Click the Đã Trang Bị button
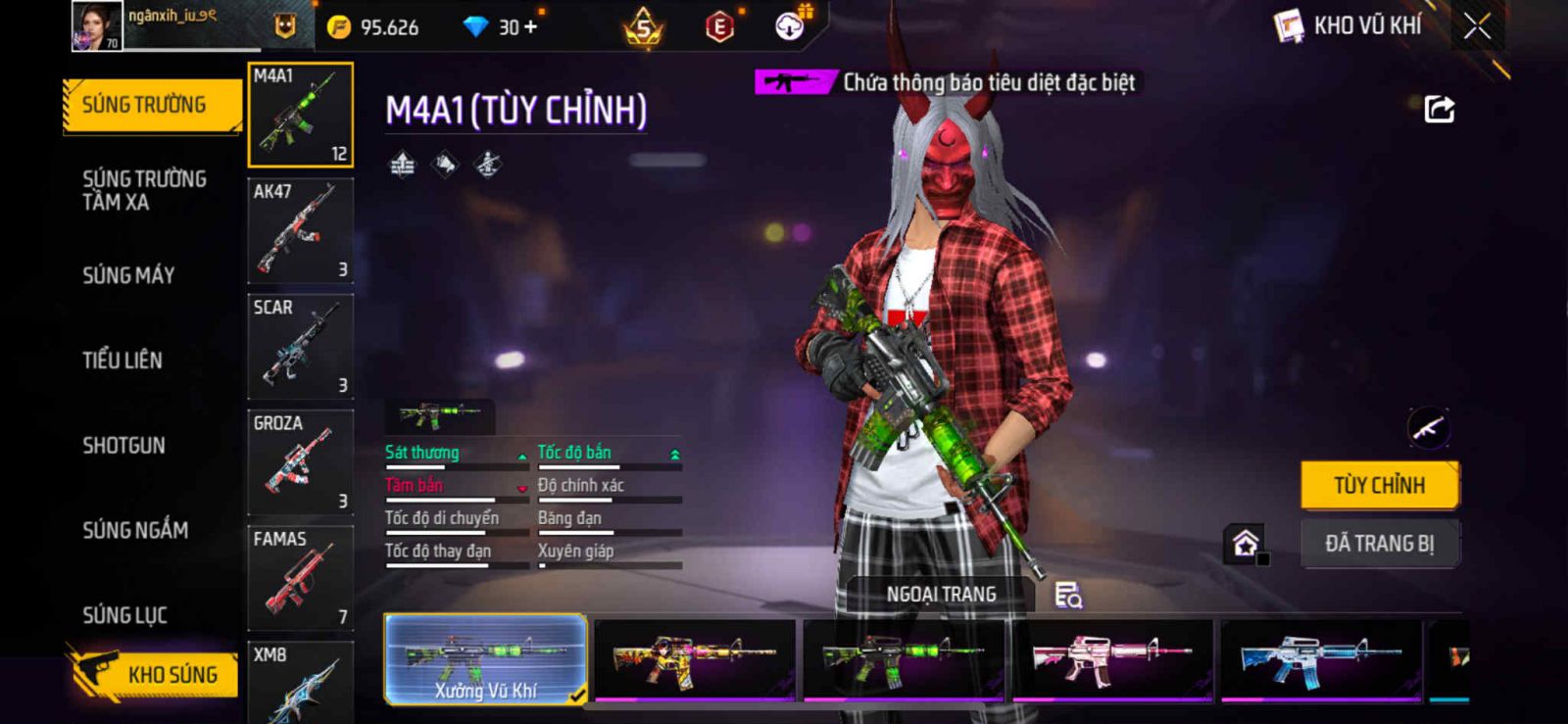 (x=1379, y=544)
